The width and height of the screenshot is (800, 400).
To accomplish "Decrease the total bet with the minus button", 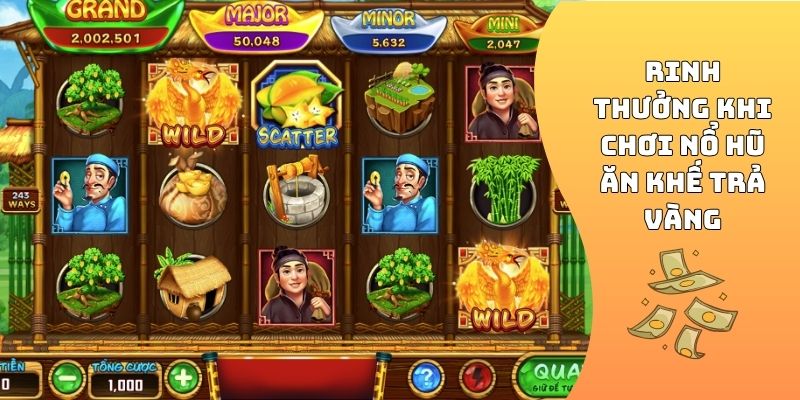I will [66, 378].
